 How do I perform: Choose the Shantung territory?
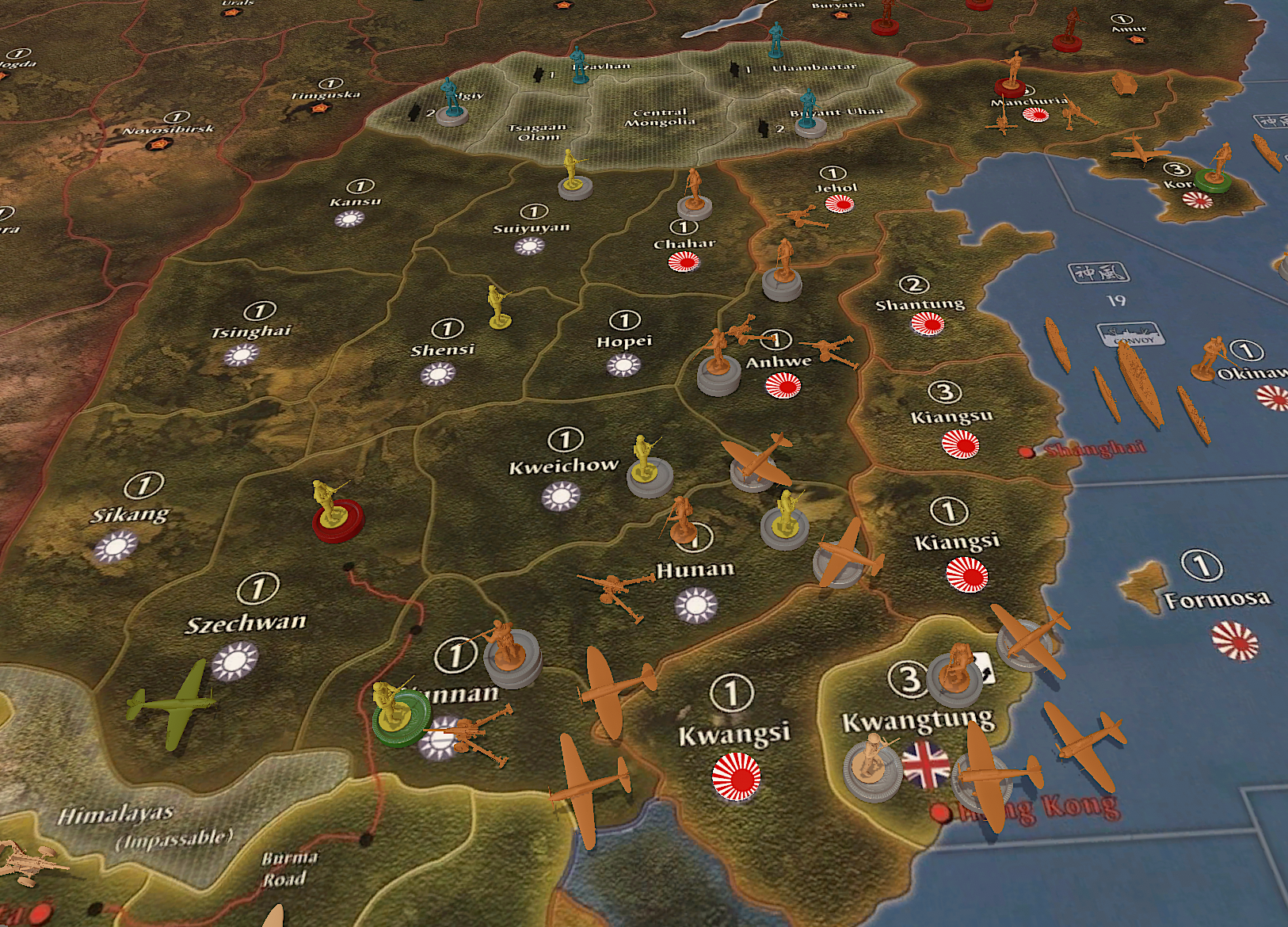click(x=920, y=304)
